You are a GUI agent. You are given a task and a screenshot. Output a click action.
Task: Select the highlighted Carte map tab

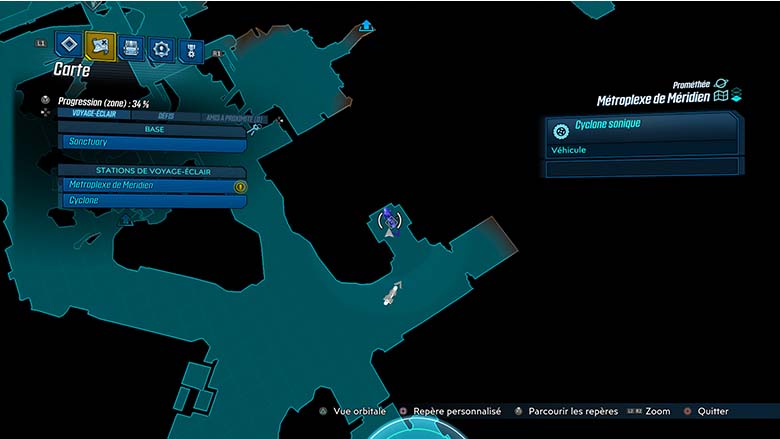pyautogui.click(x=100, y=45)
